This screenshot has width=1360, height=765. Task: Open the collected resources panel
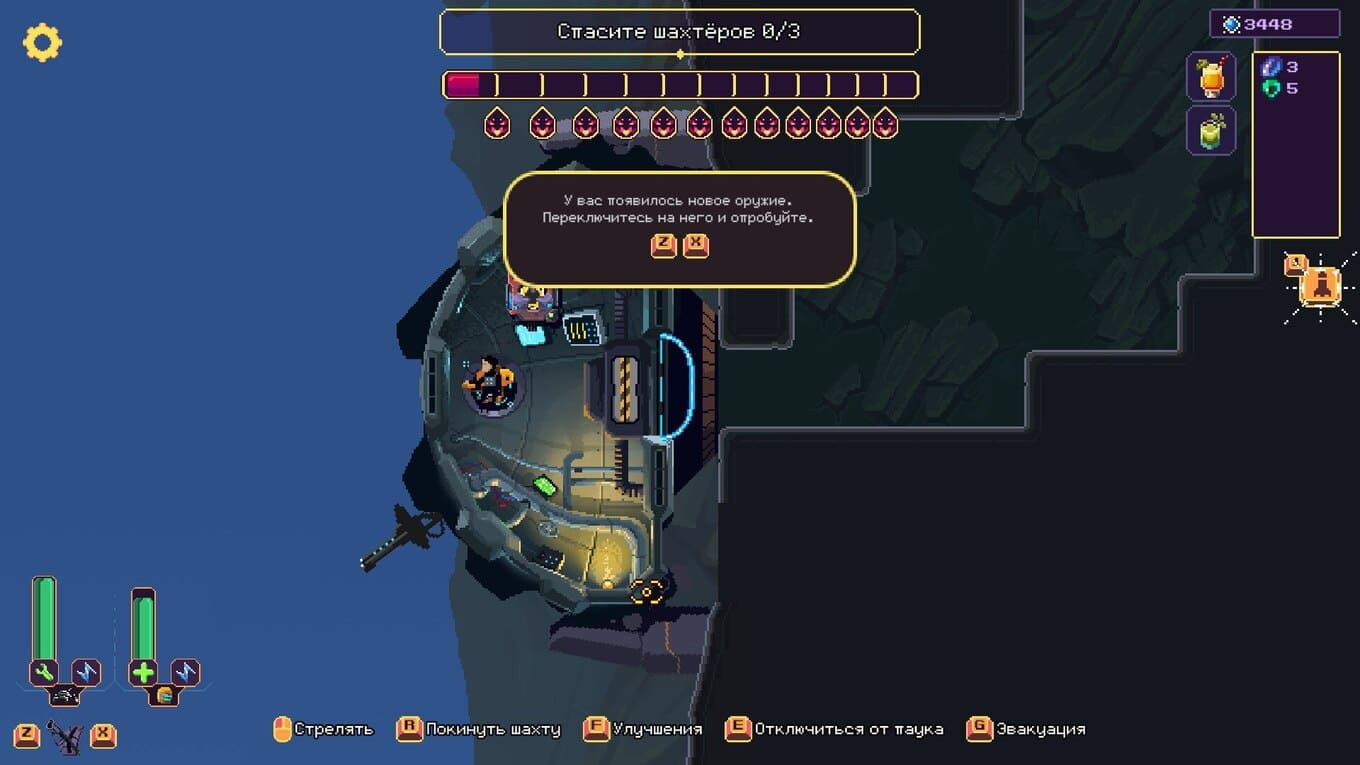click(1295, 145)
